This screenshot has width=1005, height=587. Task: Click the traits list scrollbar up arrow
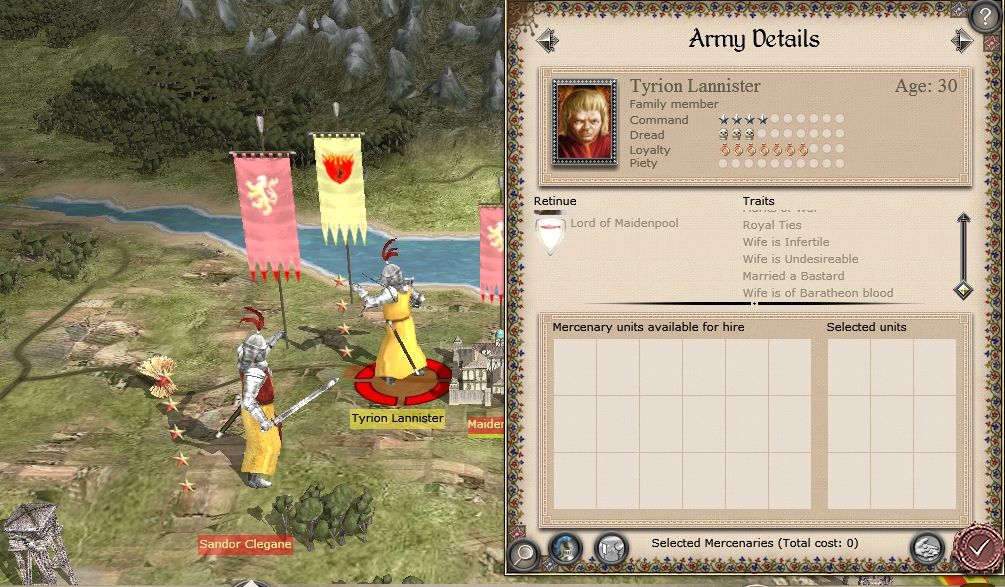962,218
